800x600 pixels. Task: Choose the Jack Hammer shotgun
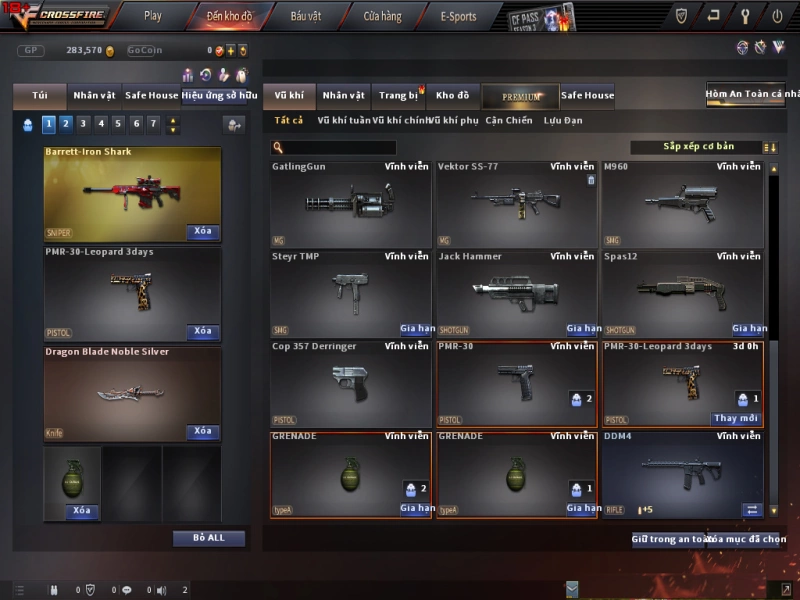click(516, 293)
